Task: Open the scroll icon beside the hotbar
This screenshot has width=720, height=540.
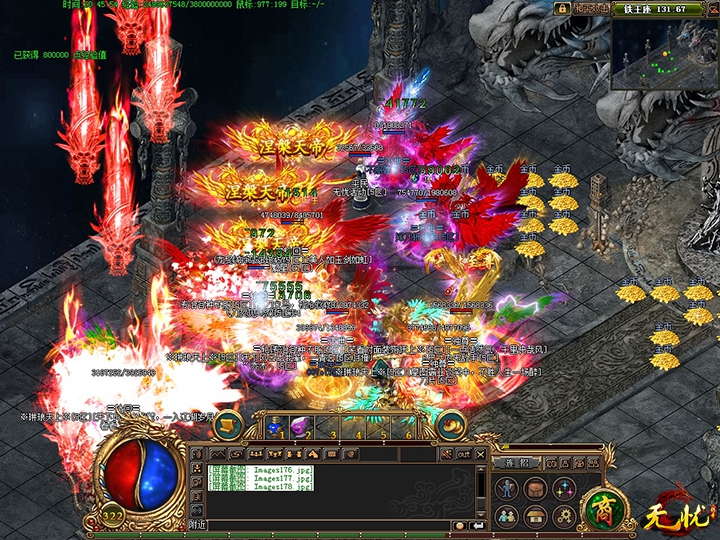Action: click(x=228, y=425)
